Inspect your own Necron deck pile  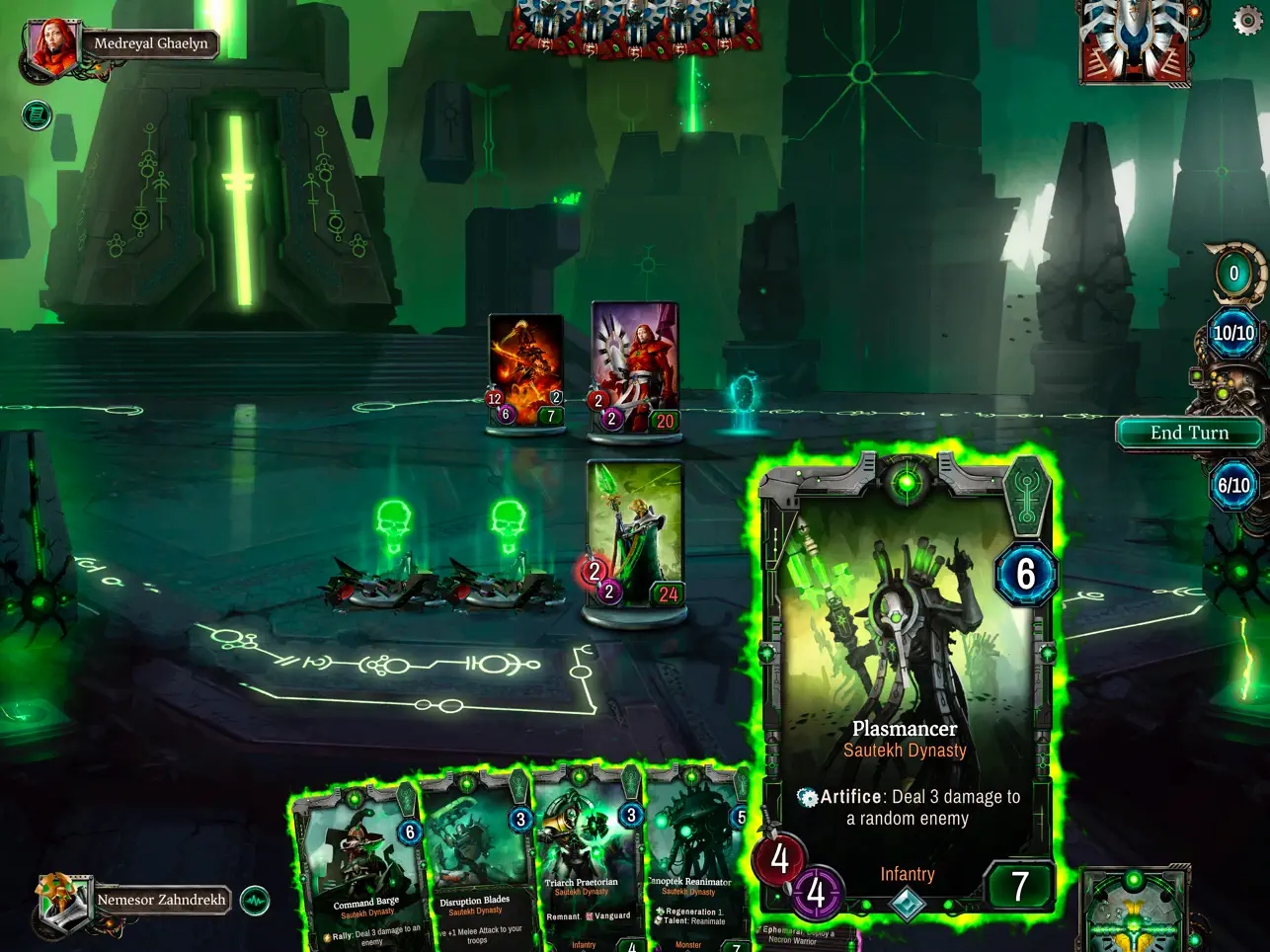[1136, 913]
